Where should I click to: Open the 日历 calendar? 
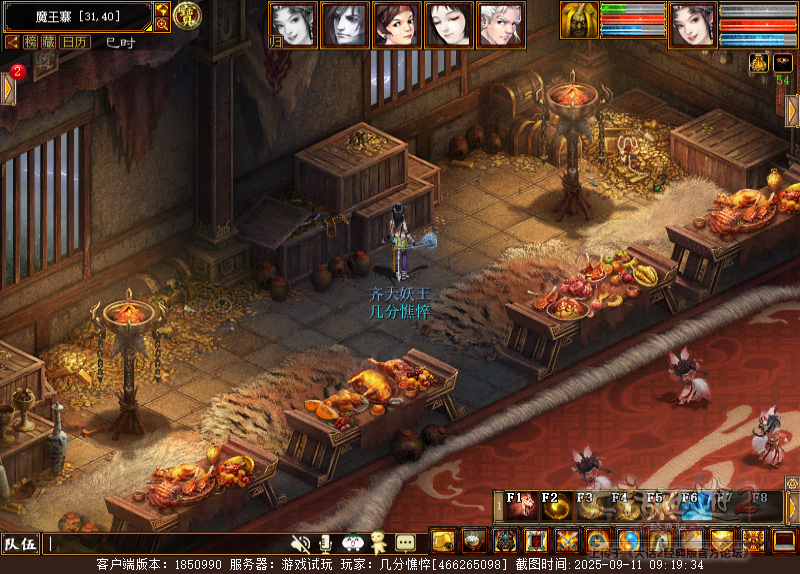(x=74, y=42)
